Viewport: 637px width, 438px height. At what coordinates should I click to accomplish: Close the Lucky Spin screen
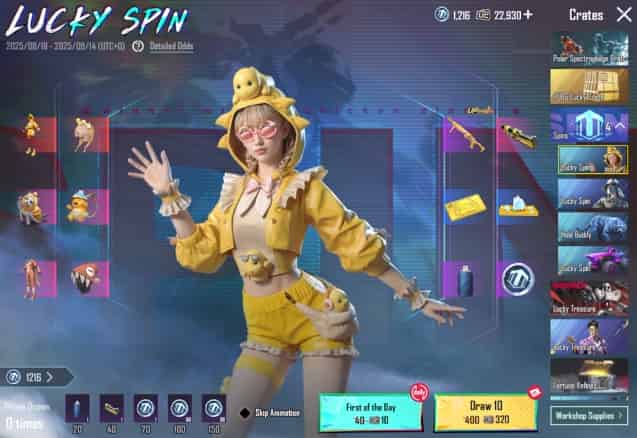click(x=622, y=14)
